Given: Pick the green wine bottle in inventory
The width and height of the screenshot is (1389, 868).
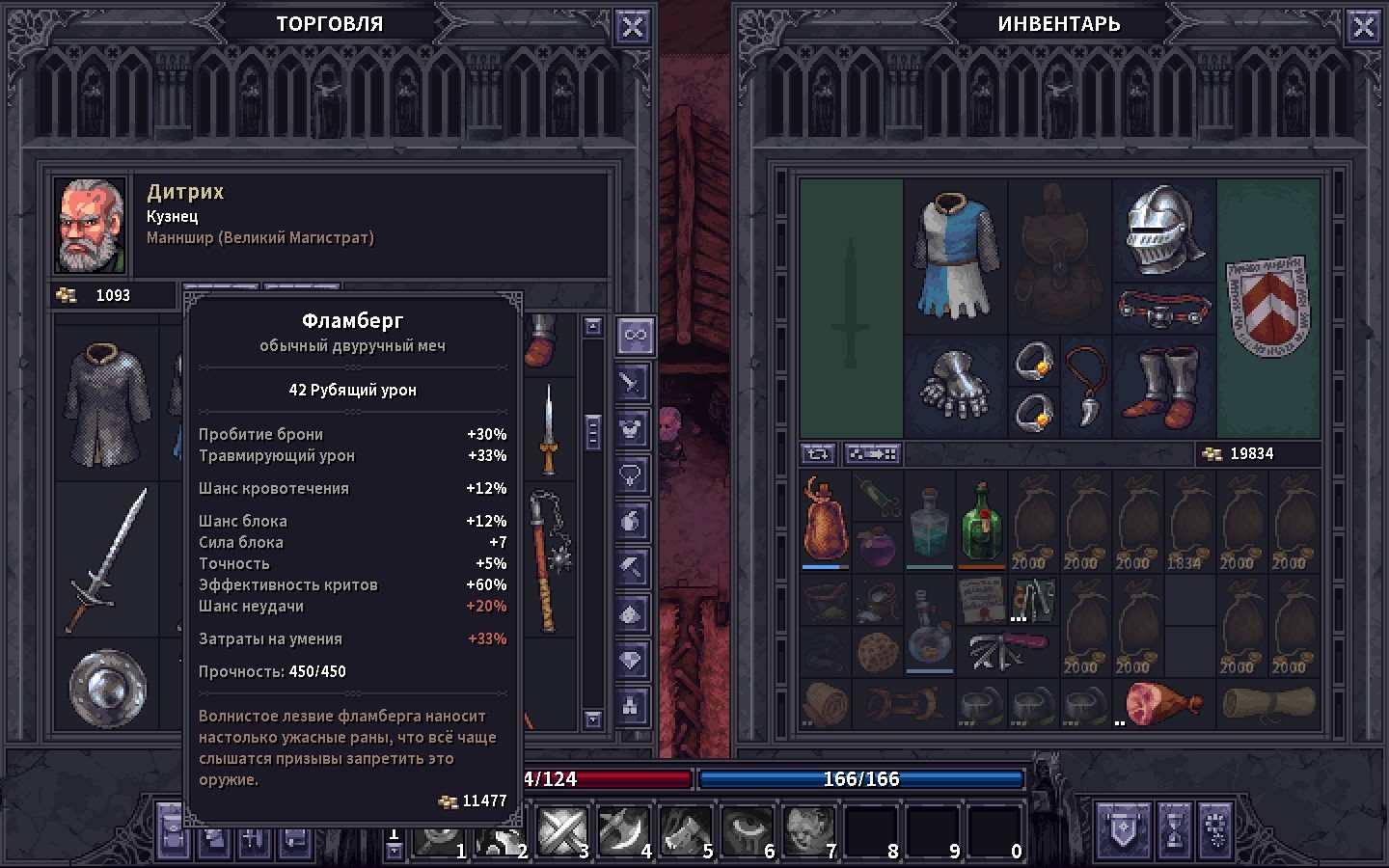Looking at the screenshot, I should 981,522.
